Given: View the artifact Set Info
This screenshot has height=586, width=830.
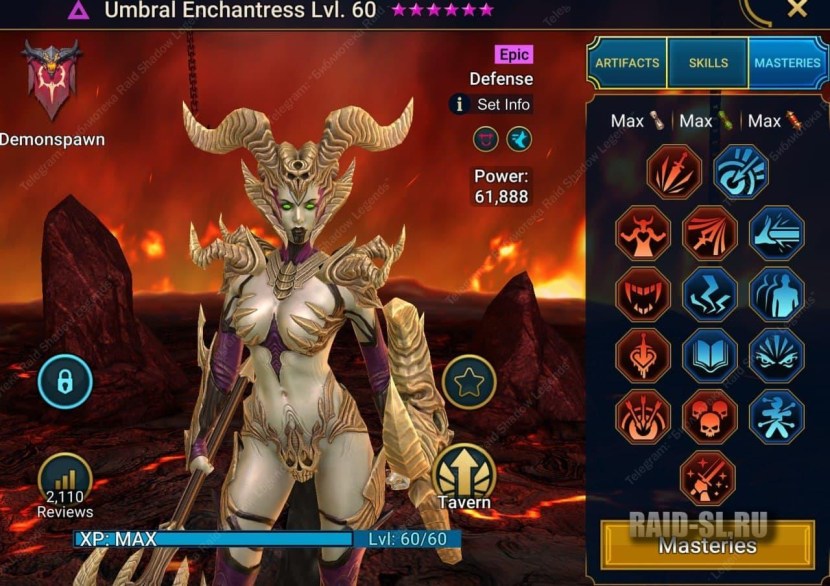Looking at the screenshot, I should (491, 104).
